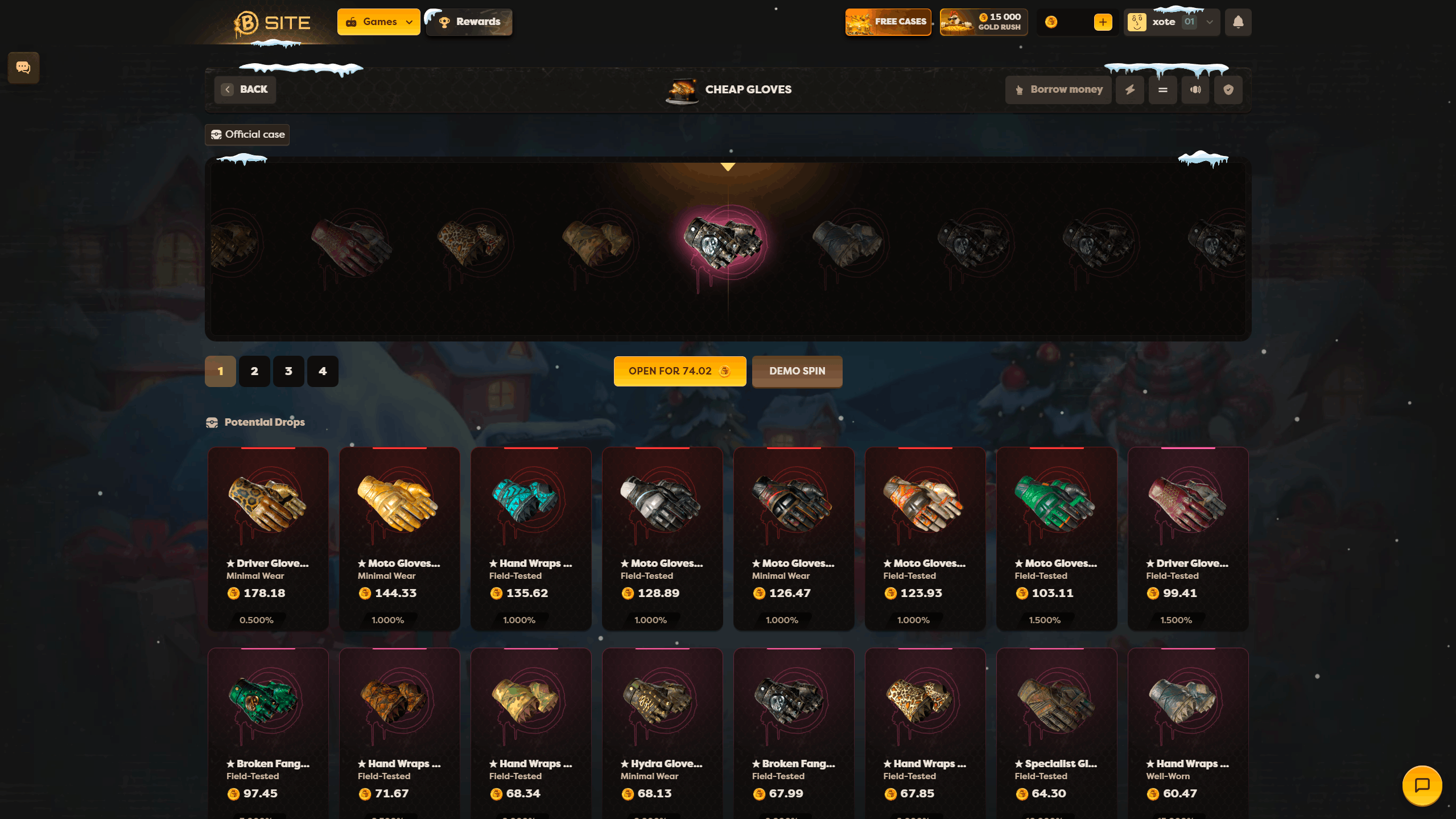
Task: Open the chat bubble in the top-left
Action: coord(23,67)
